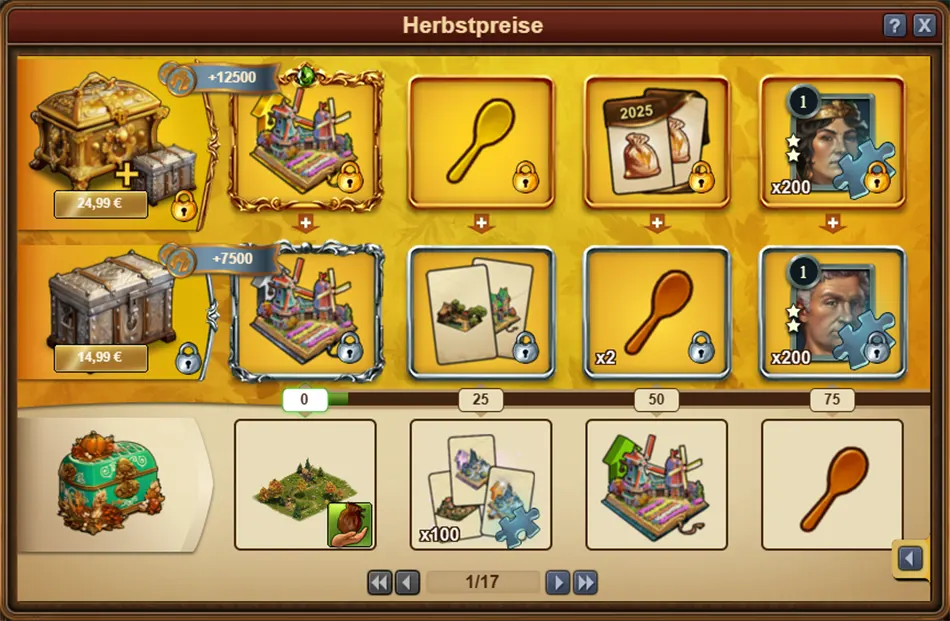
Task: Go to the next rewards page
Action: tap(558, 582)
